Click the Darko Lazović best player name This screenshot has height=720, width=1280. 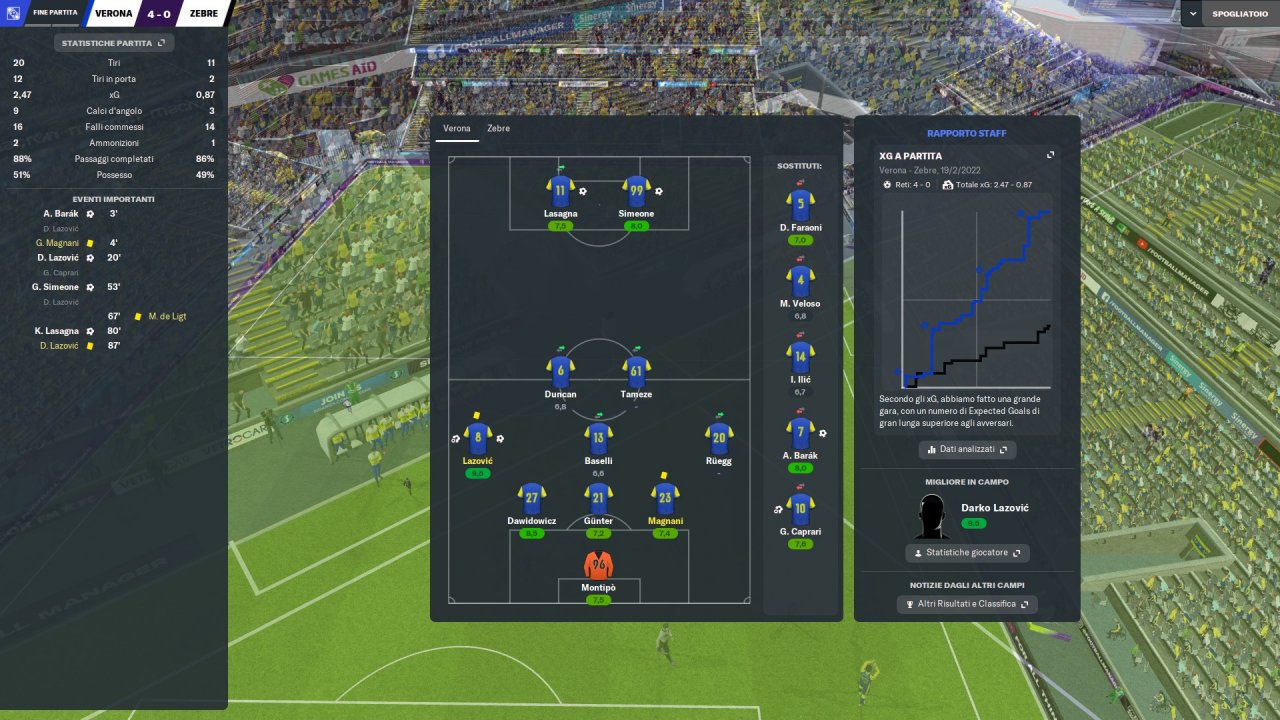(994, 508)
